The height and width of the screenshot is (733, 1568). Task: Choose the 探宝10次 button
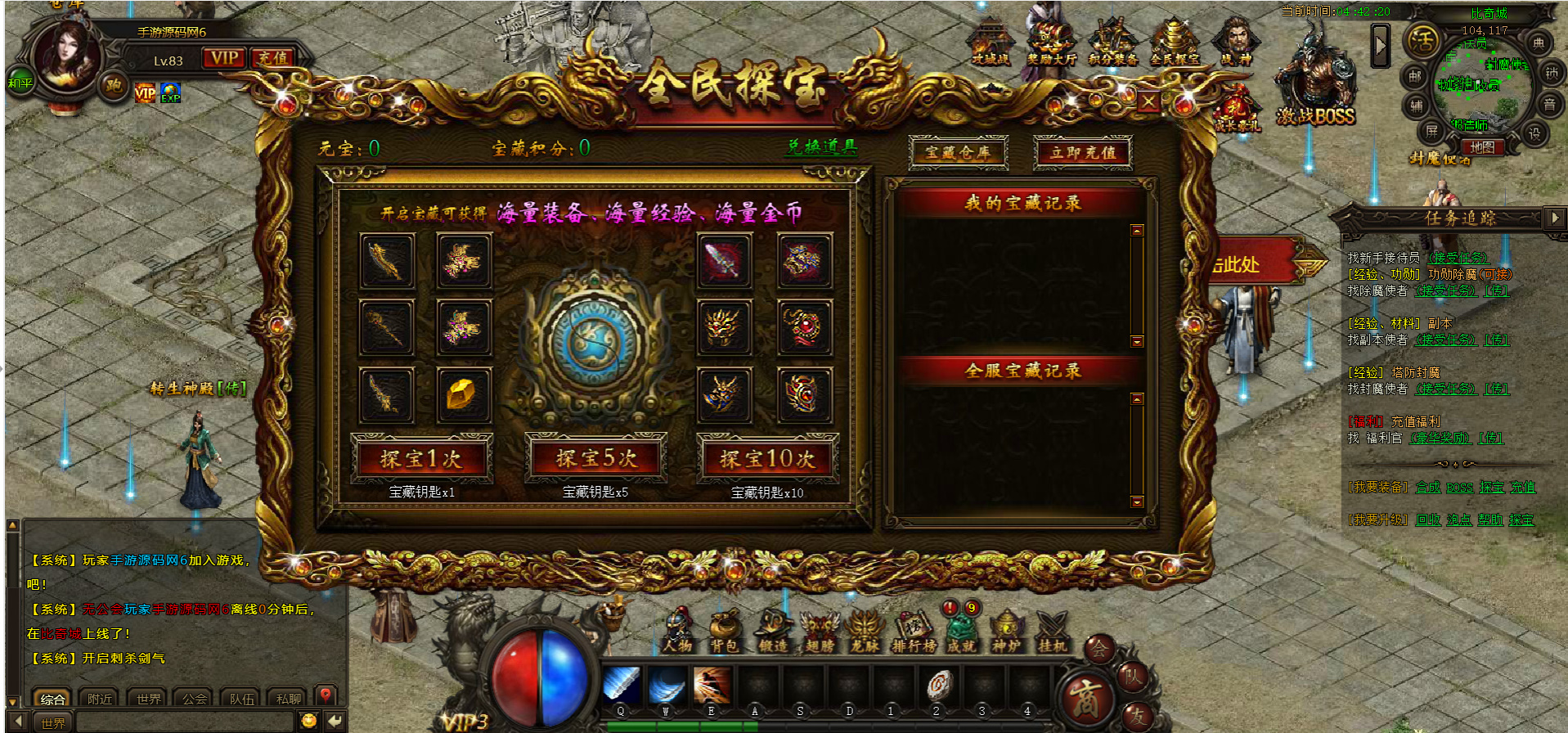[x=767, y=459]
